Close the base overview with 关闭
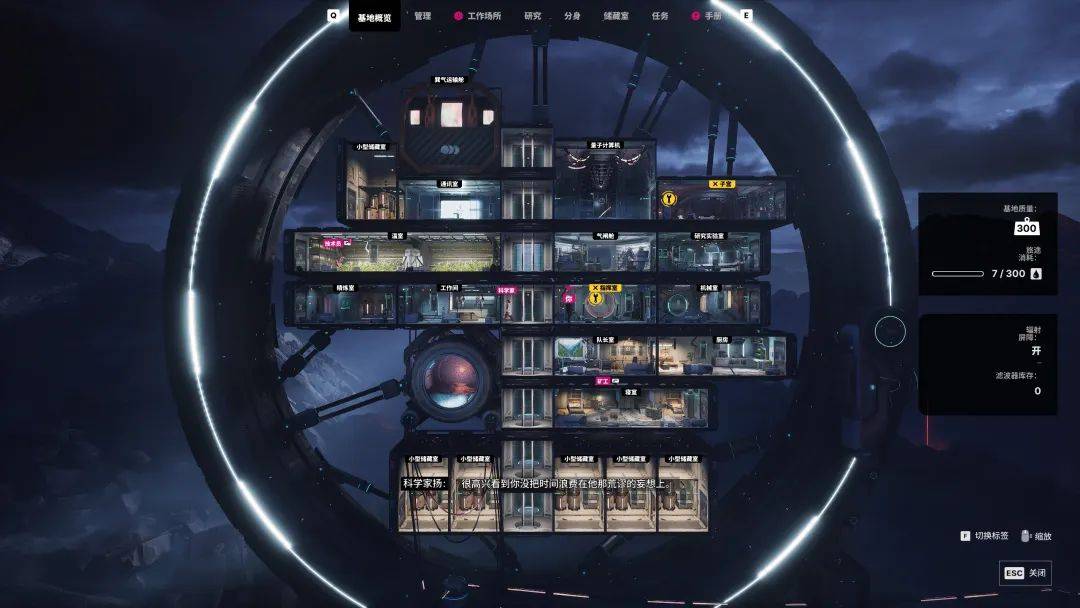The image size is (1080, 608). click(1025, 573)
